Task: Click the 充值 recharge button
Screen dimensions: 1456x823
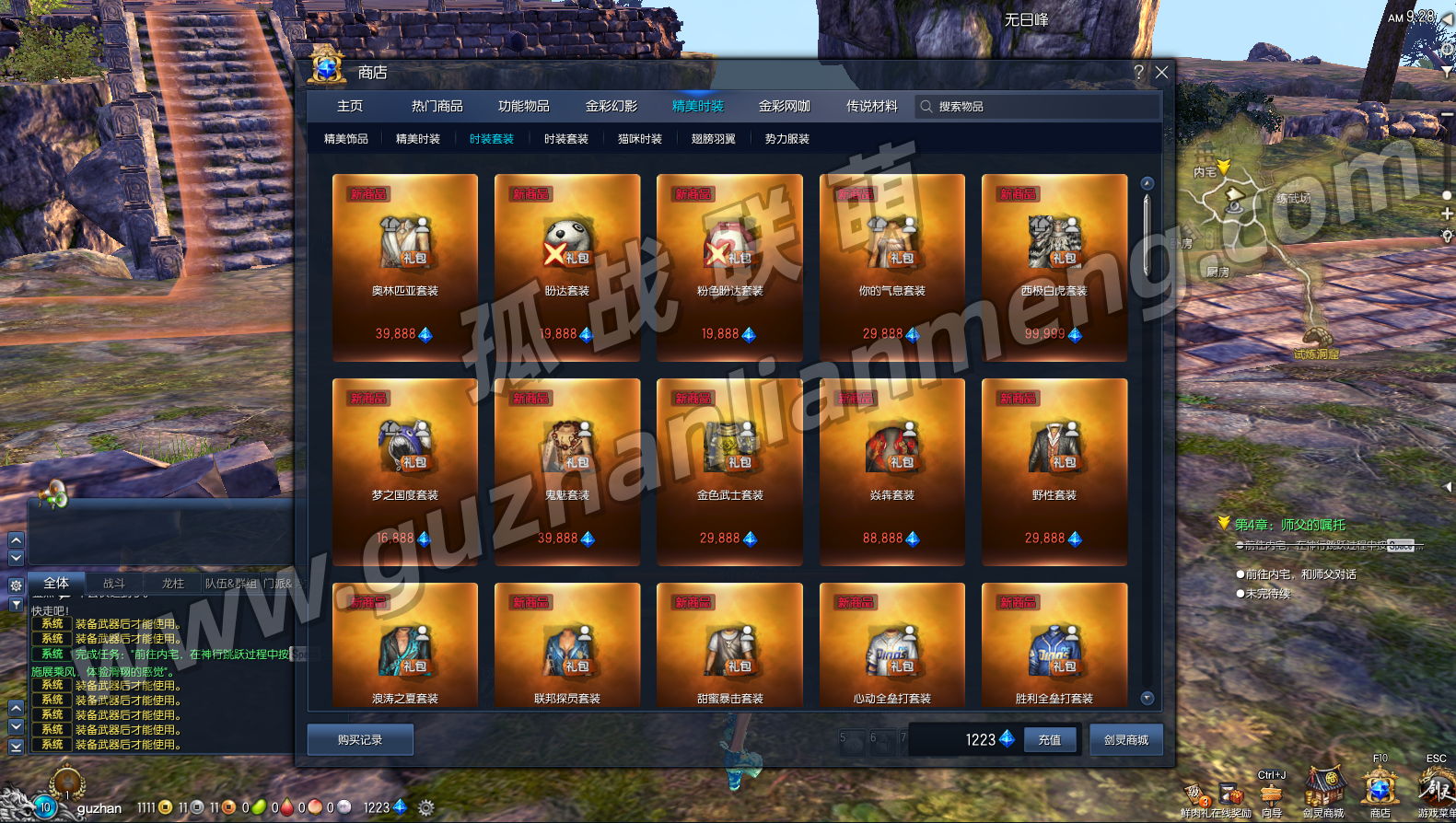Action: click(x=1050, y=740)
